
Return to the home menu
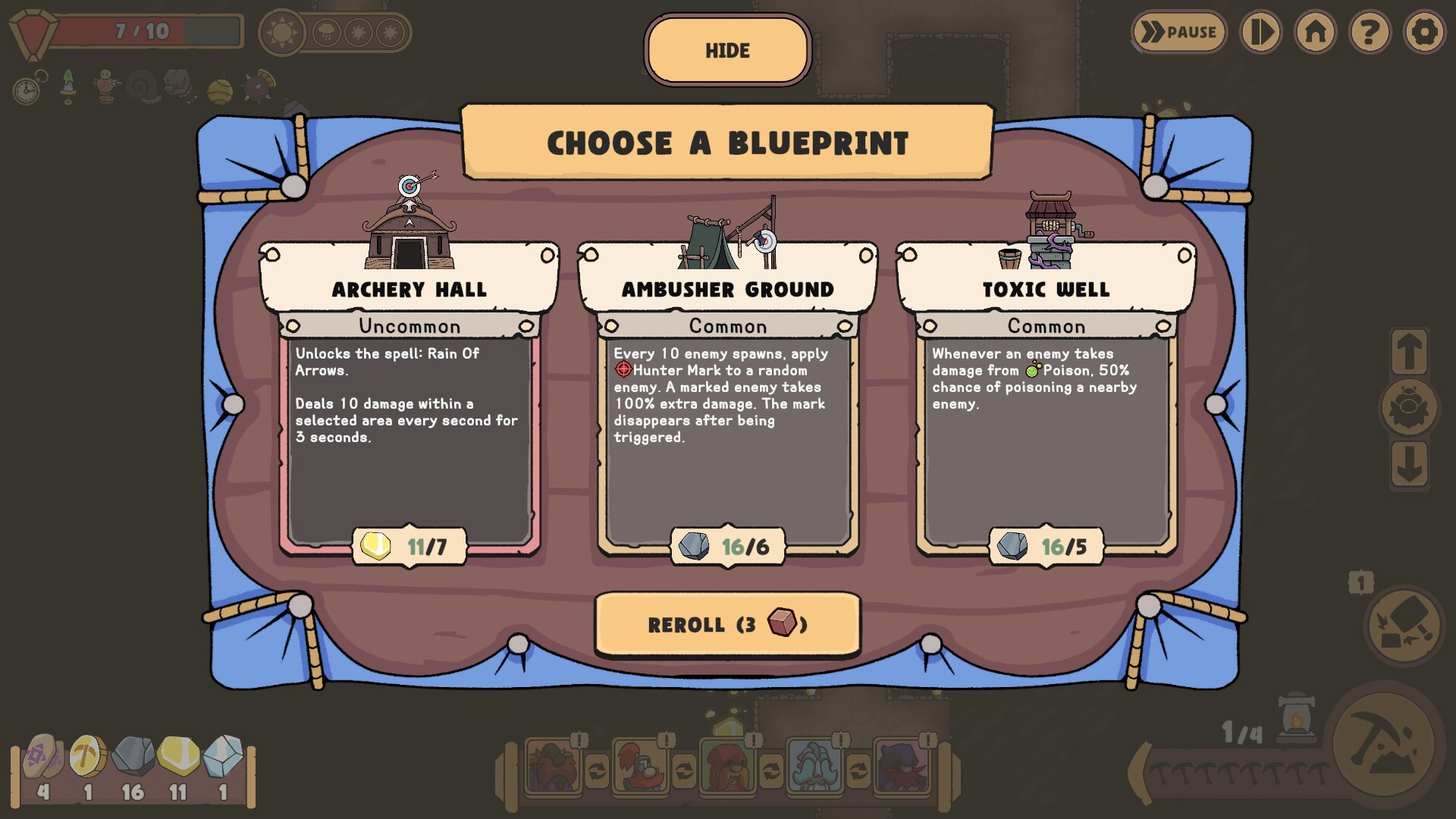[1316, 32]
